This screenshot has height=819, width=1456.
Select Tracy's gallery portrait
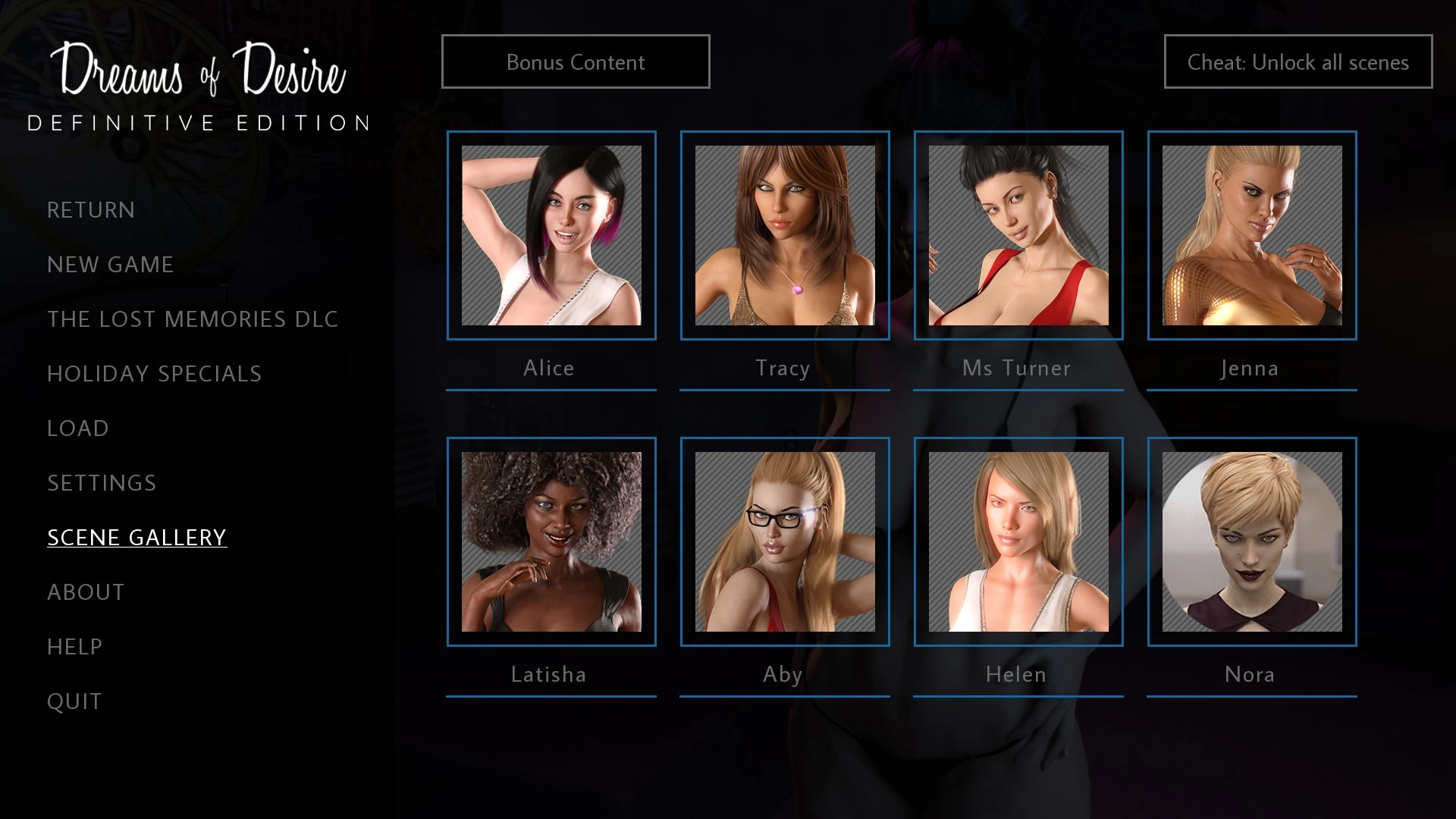coord(785,236)
